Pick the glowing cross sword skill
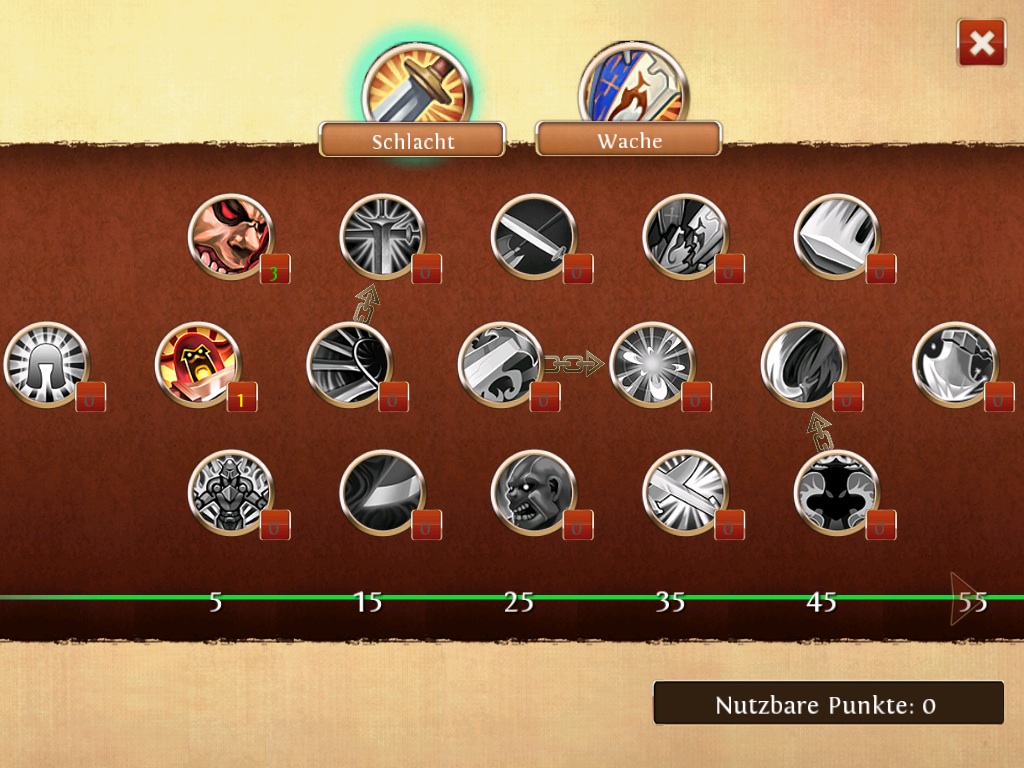 coord(382,237)
